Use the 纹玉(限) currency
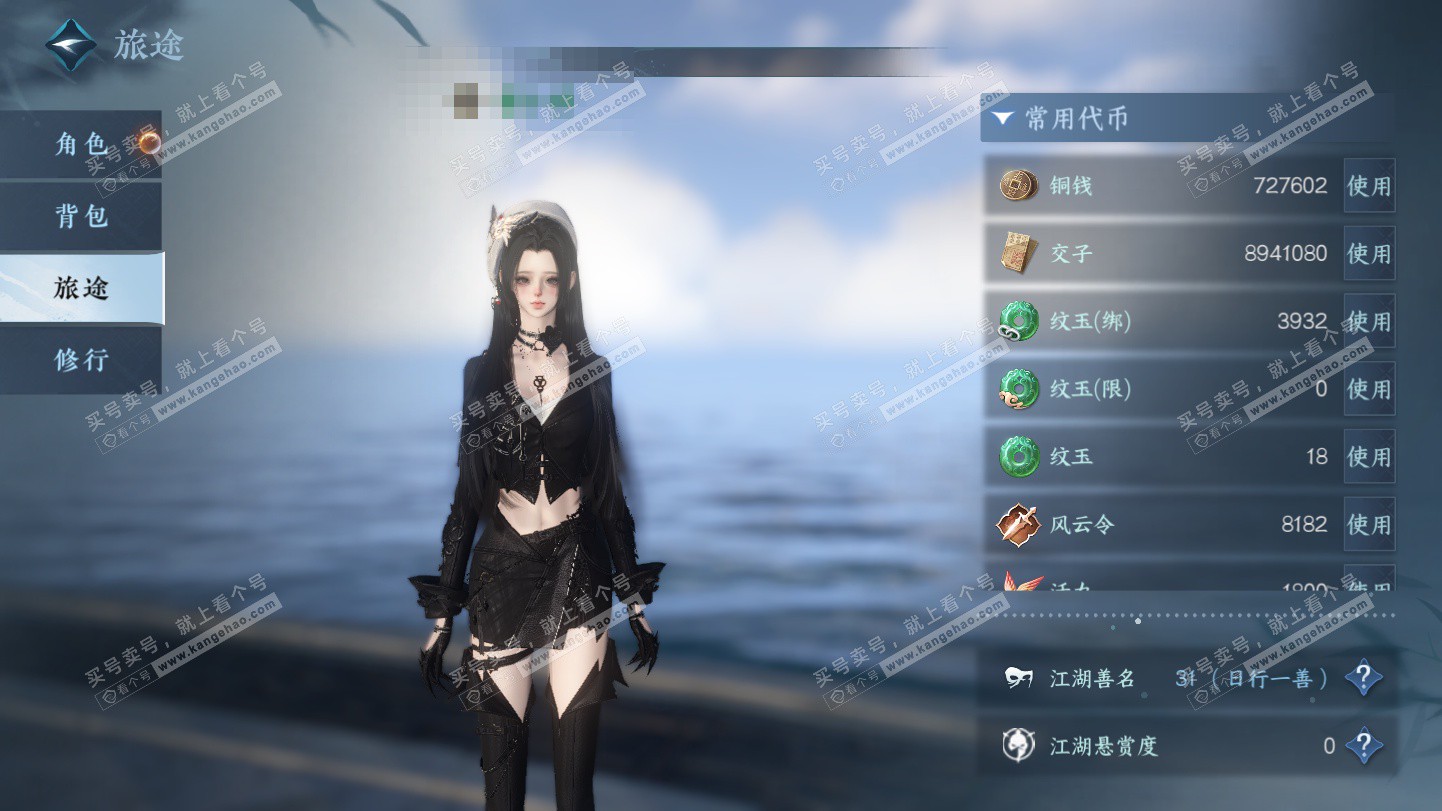1442x811 pixels. coord(1368,389)
